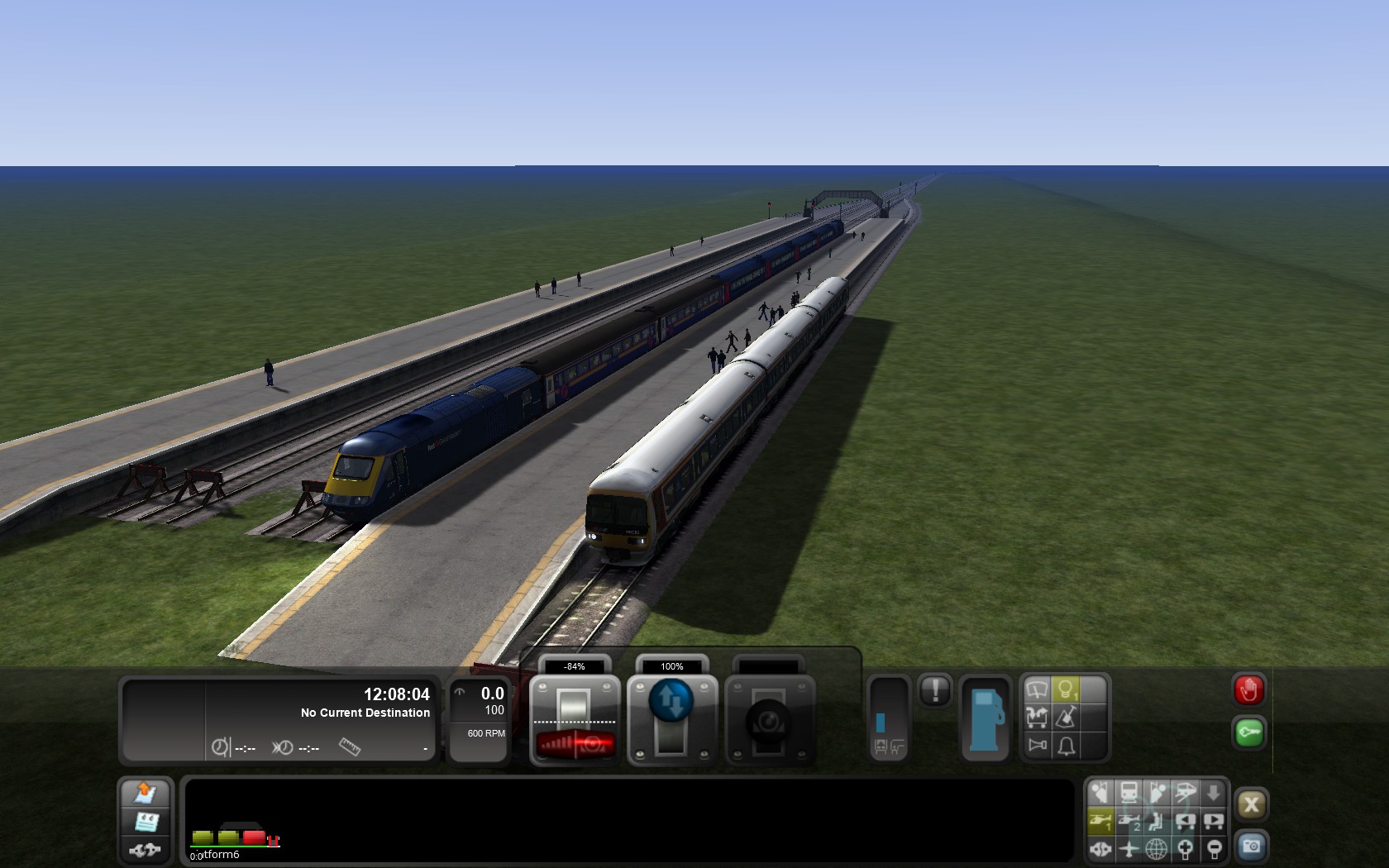
Task: Open the blue assignment notes icon
Action: (x=146, y=822)
